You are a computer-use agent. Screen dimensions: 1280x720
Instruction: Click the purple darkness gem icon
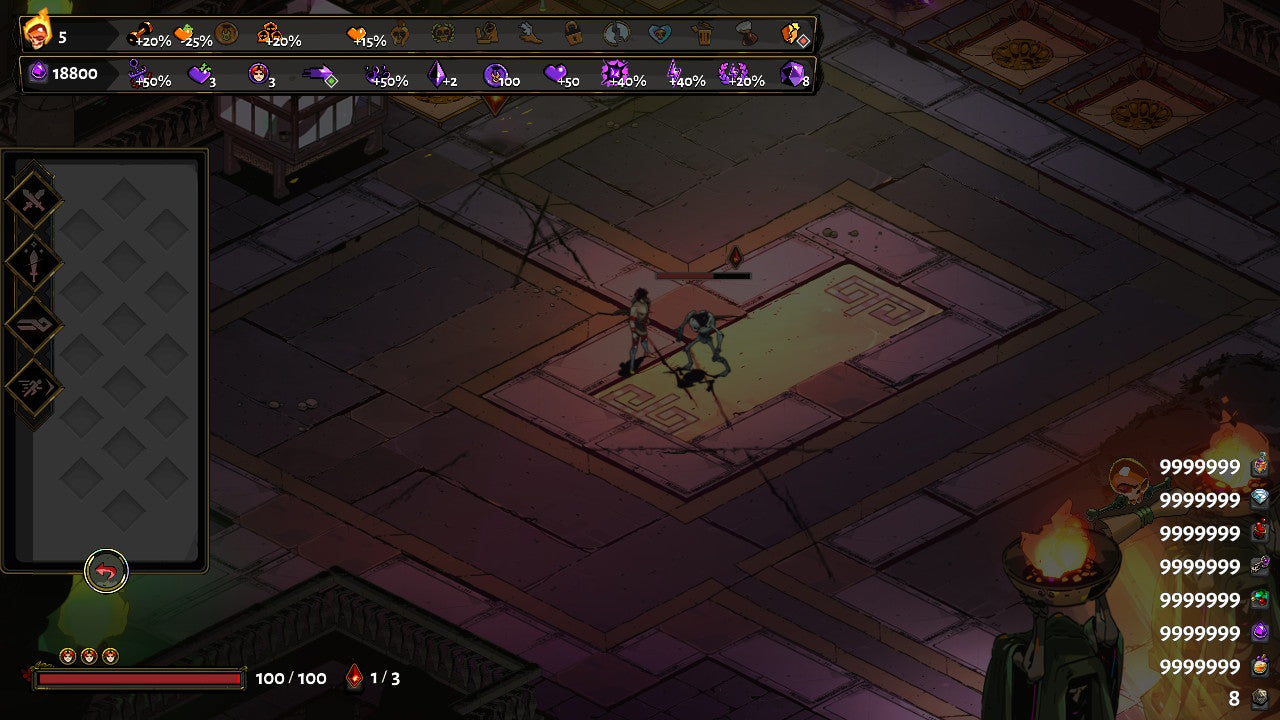pos(38,73)
